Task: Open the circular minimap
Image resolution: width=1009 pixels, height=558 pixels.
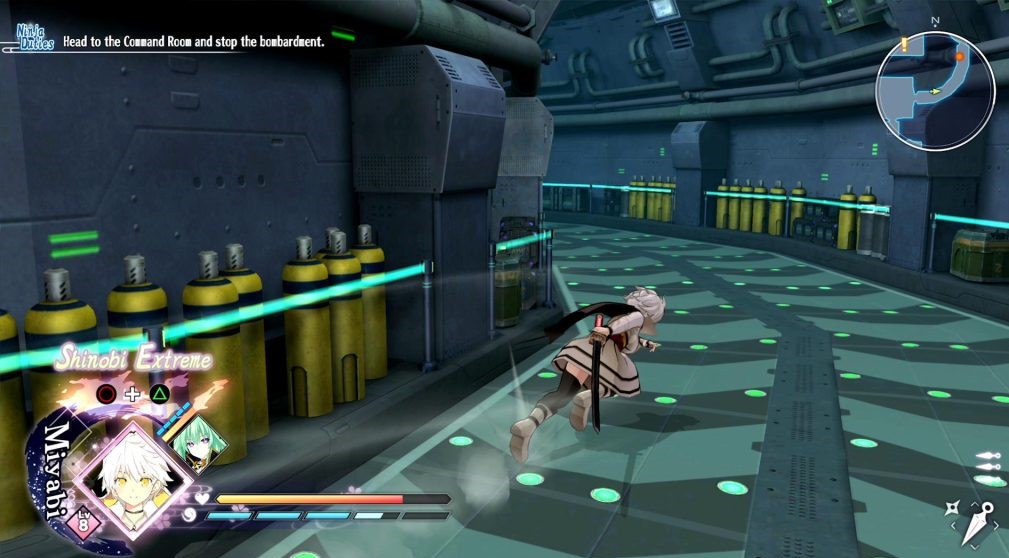Action: click(934, 91)
